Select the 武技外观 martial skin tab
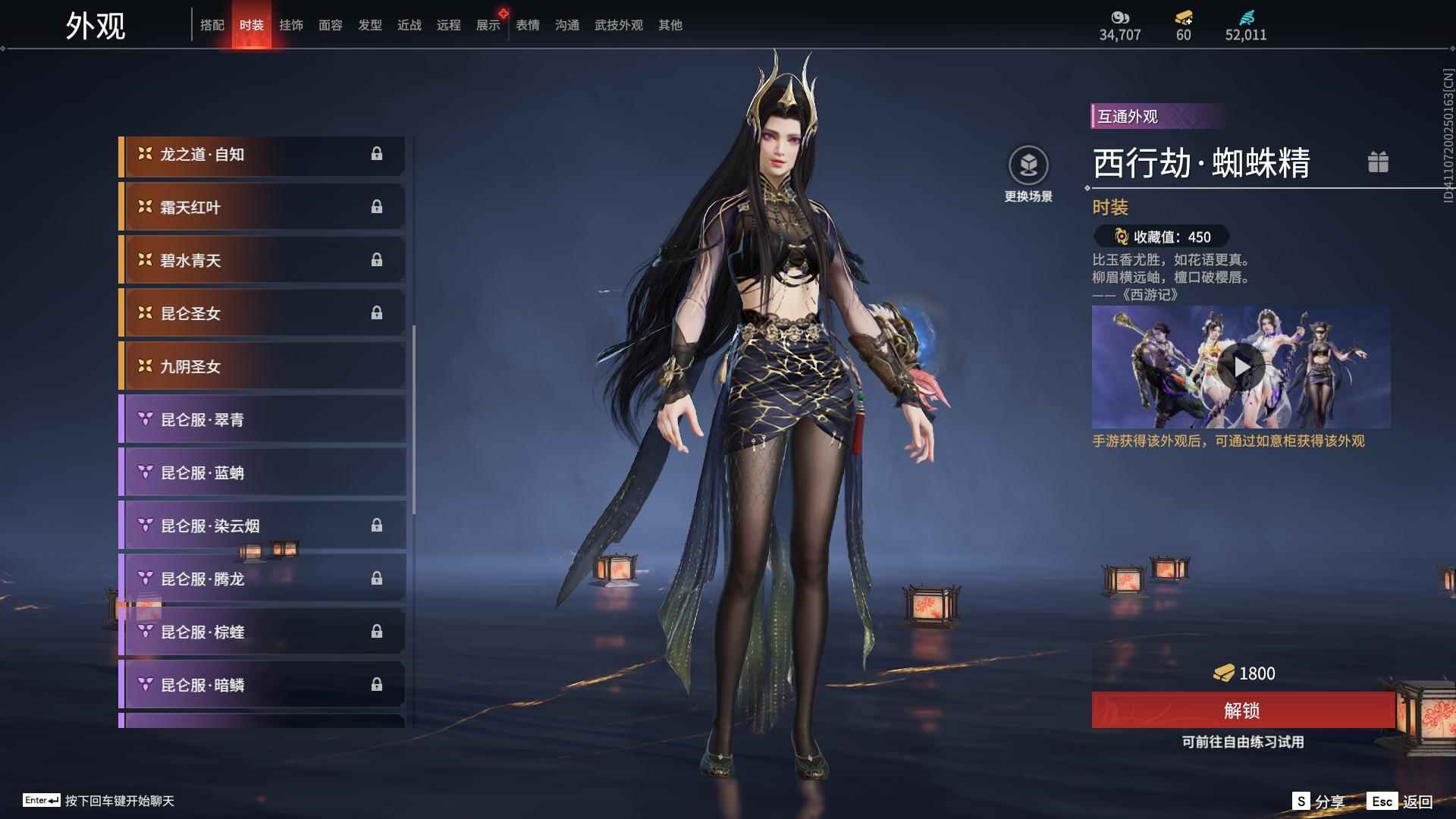The image size is (1456, 819). point(619,25)
